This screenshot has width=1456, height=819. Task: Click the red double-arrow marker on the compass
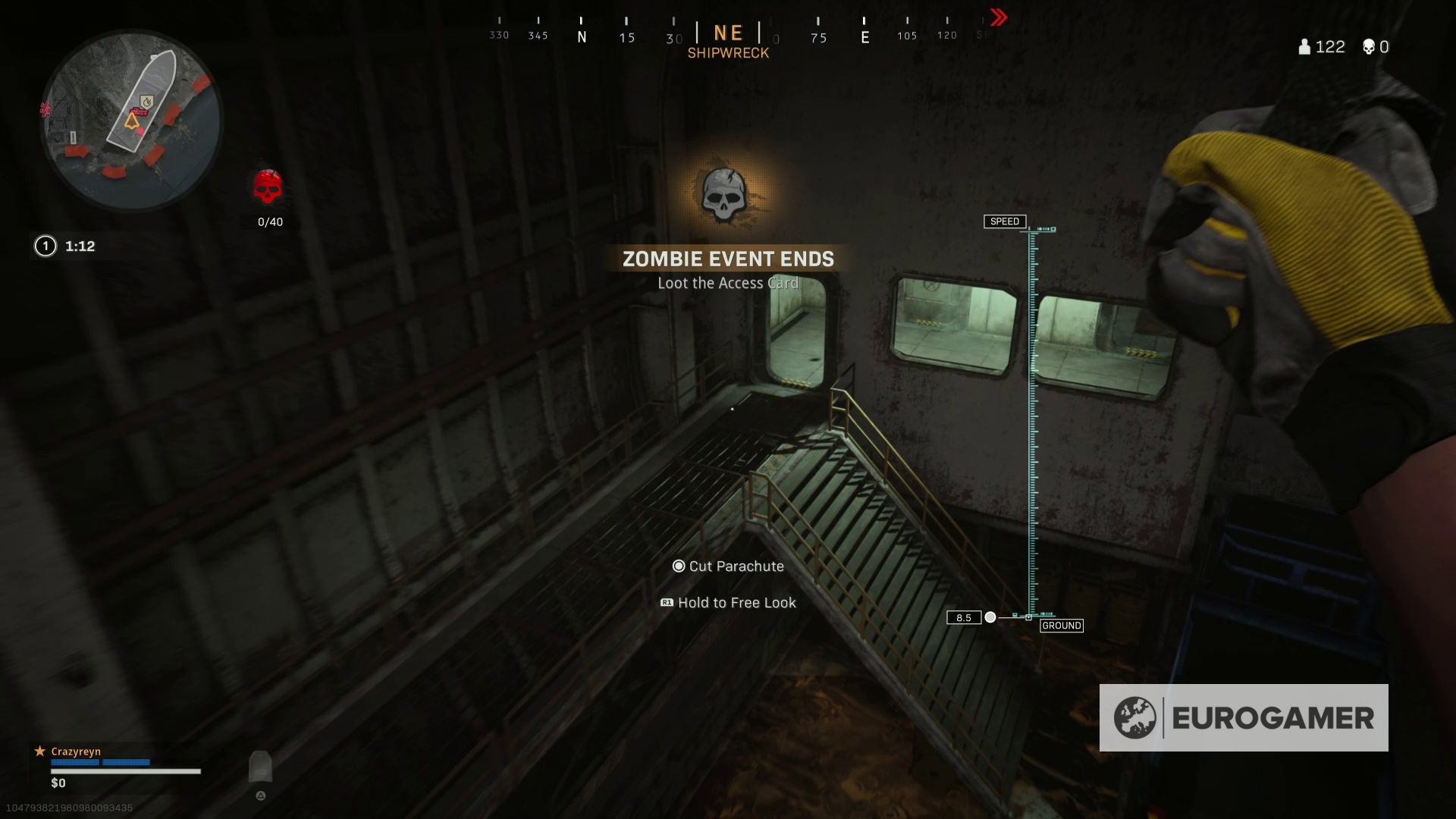click(x=997, y=17)
